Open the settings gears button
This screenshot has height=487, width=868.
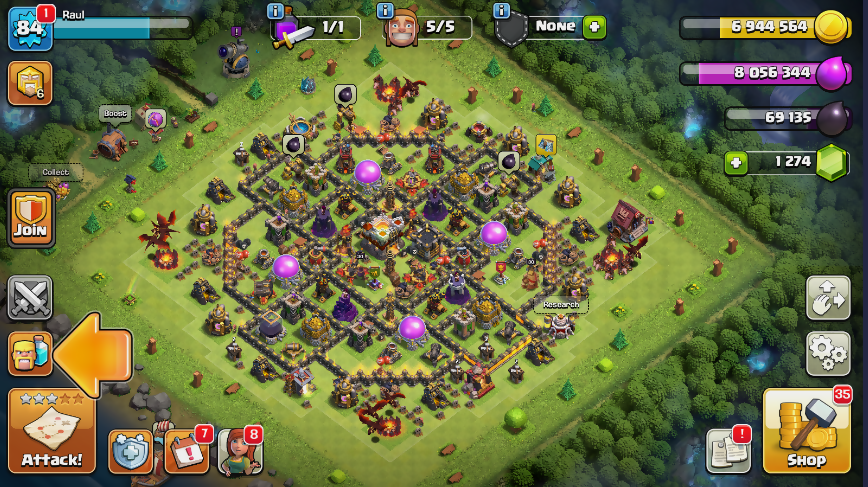pyautogui.click(x=828, y=353)
